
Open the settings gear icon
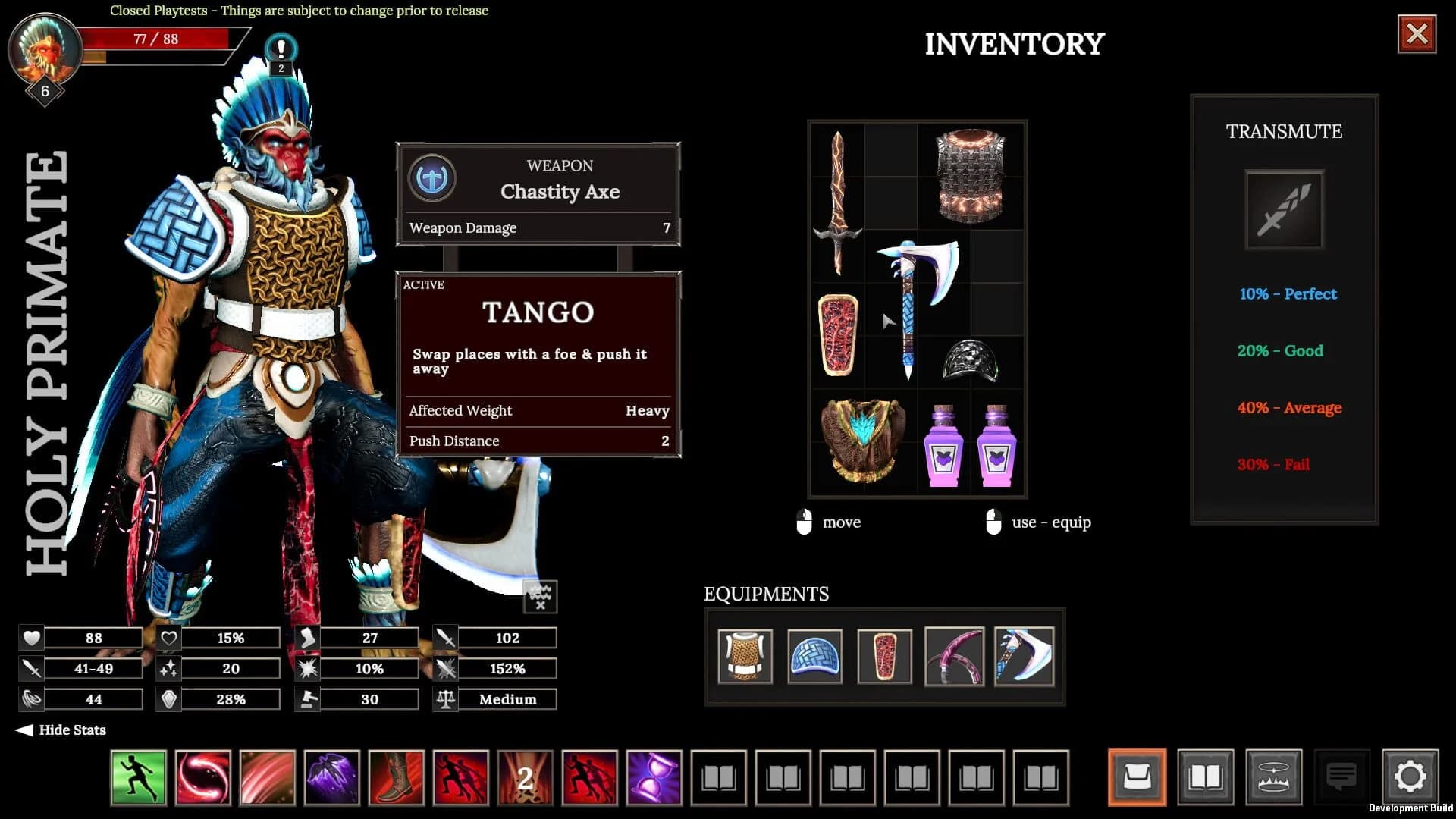tap(1410, 775)
